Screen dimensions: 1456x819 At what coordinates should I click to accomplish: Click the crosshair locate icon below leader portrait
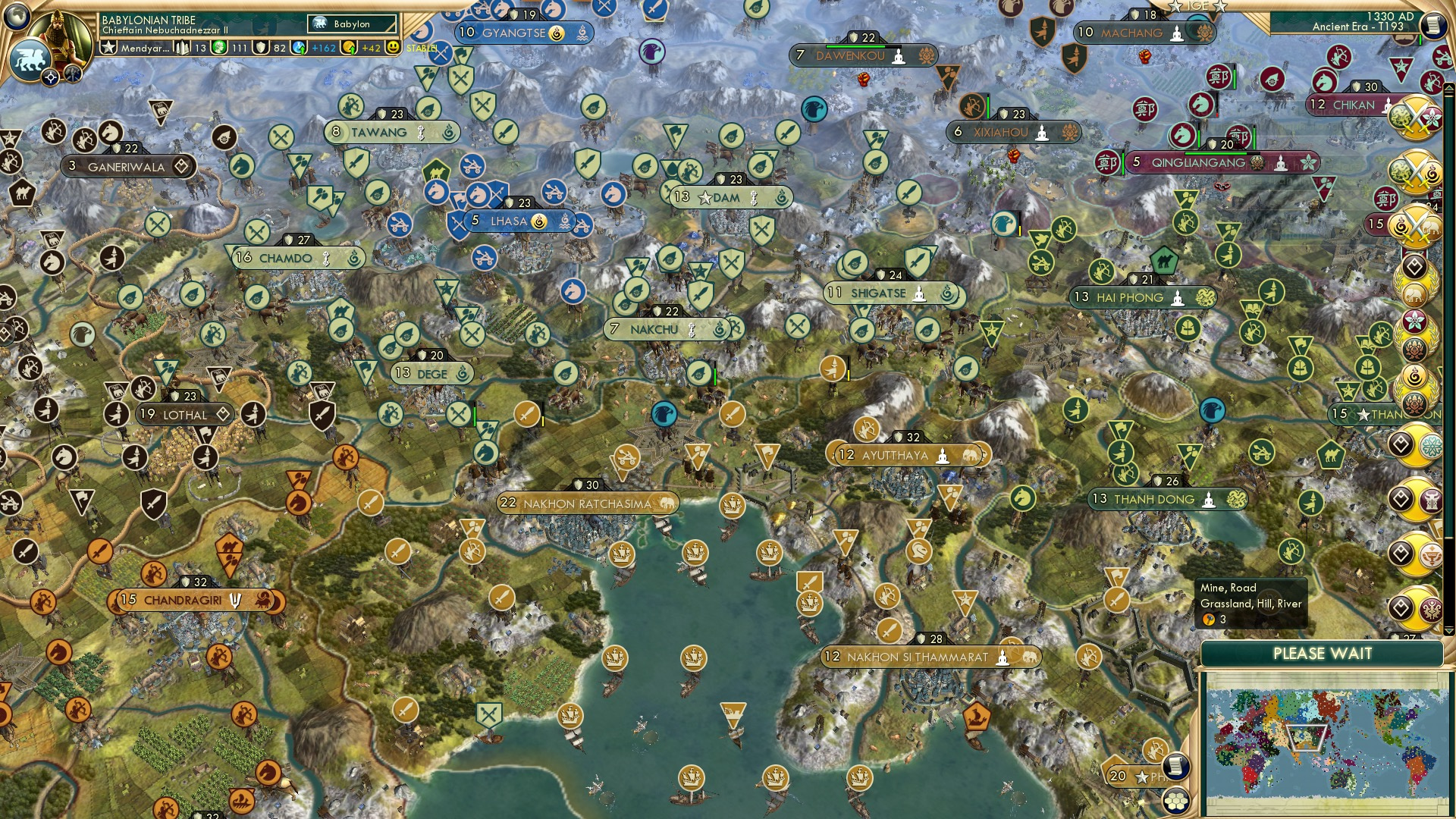(x=50, y=76)
